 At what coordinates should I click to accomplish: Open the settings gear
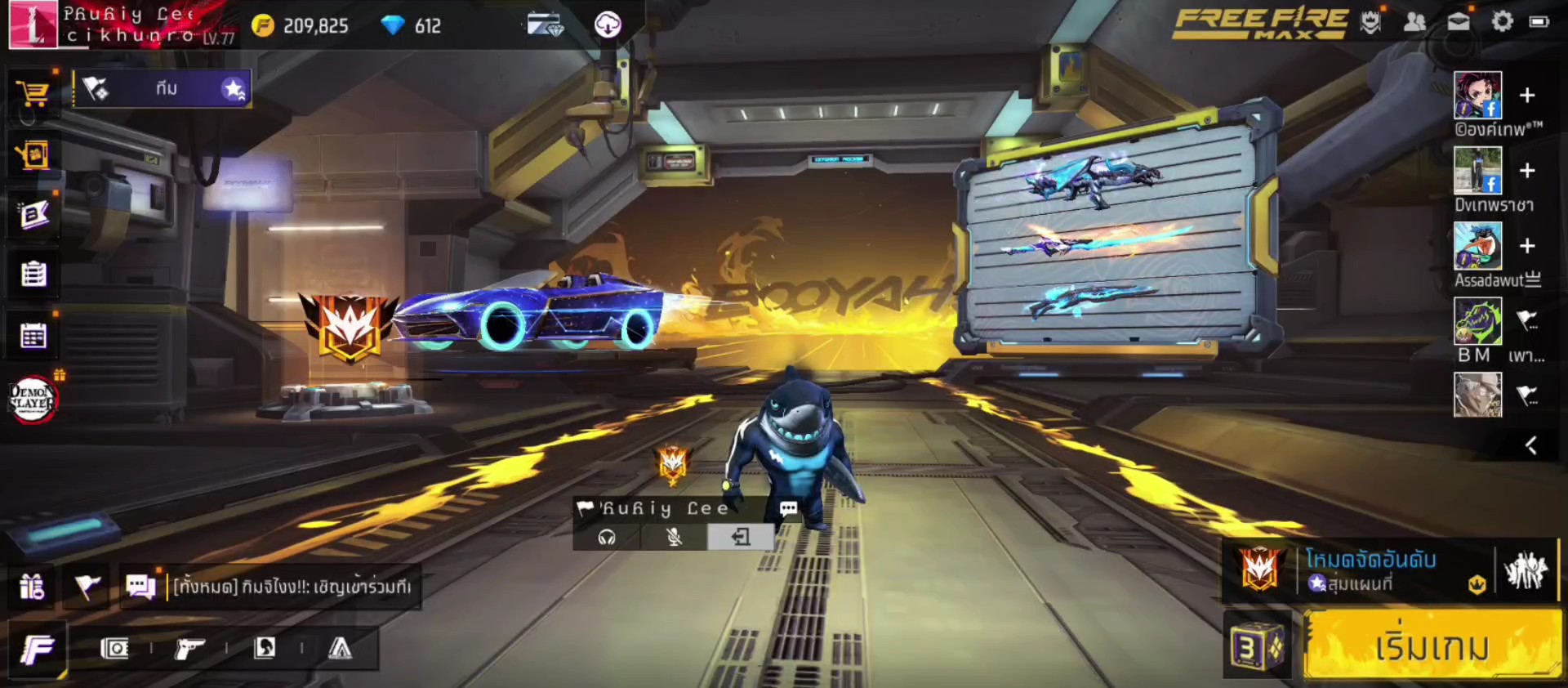[1502, 22]
